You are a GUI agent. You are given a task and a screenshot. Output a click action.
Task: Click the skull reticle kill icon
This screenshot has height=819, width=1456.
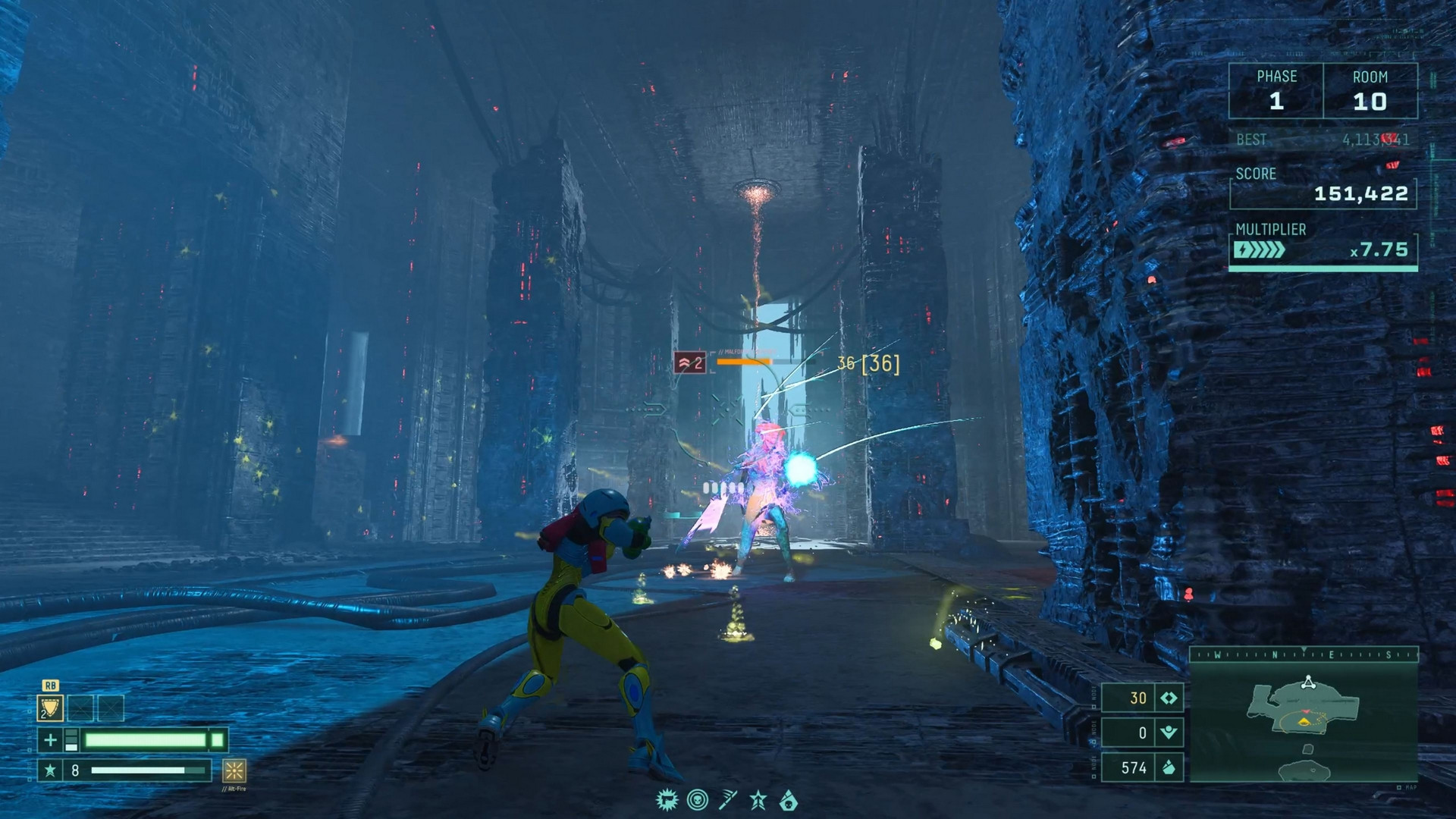(x=697, y=799)
